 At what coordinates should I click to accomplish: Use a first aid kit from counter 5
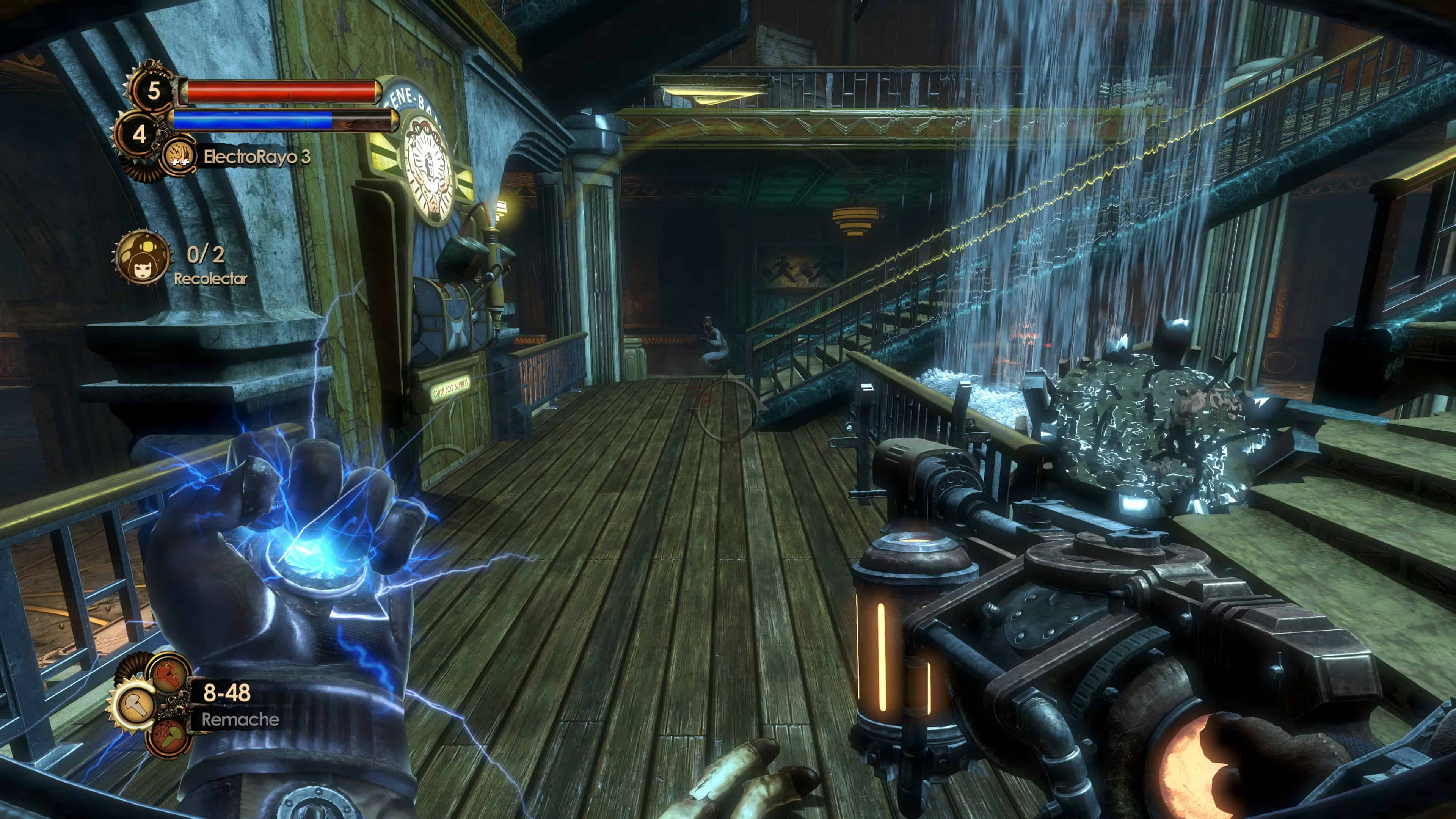pyautogui.click(x=153, y=91)
